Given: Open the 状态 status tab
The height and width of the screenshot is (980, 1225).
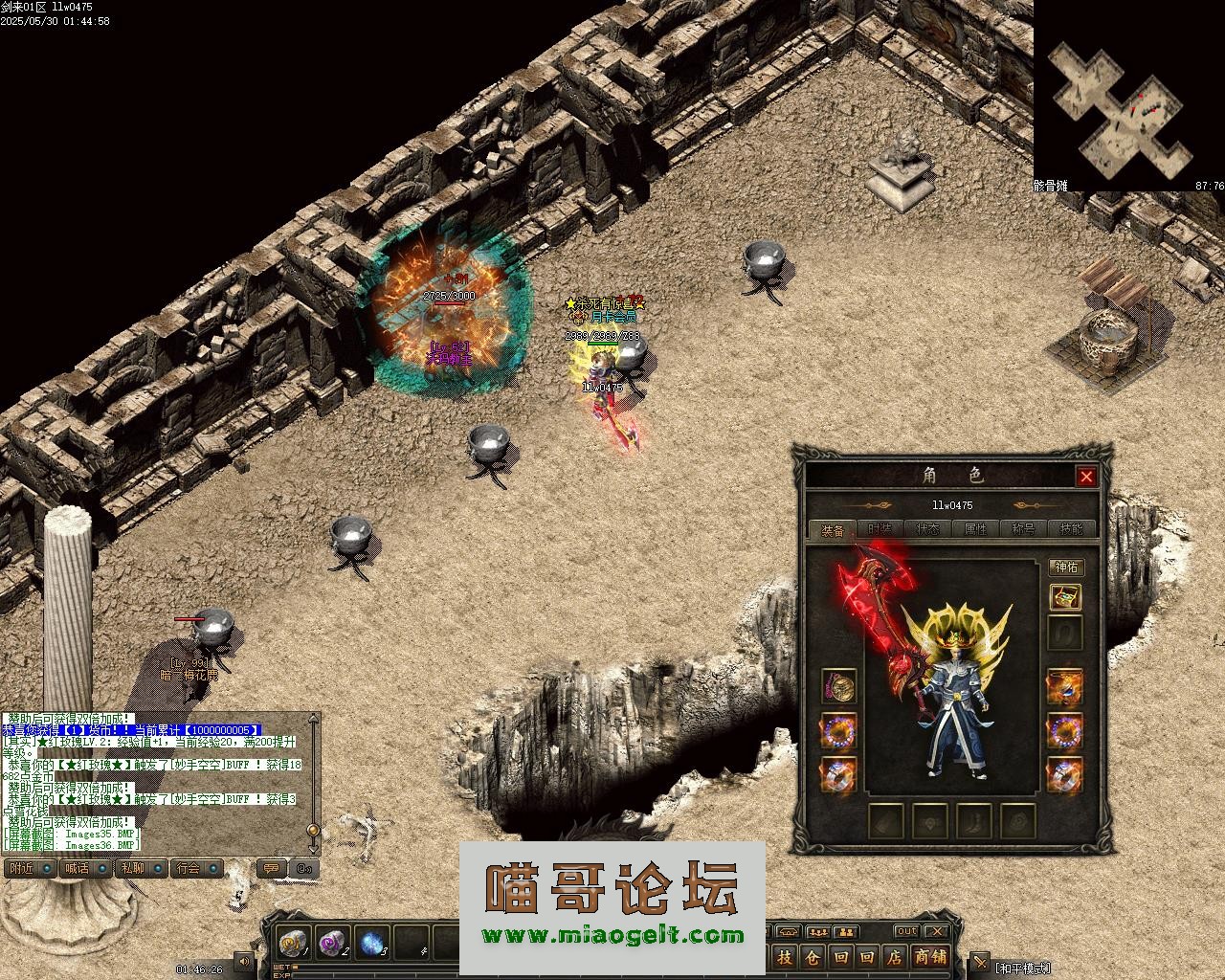Looking at the screenshot, I should pos(927,529).
